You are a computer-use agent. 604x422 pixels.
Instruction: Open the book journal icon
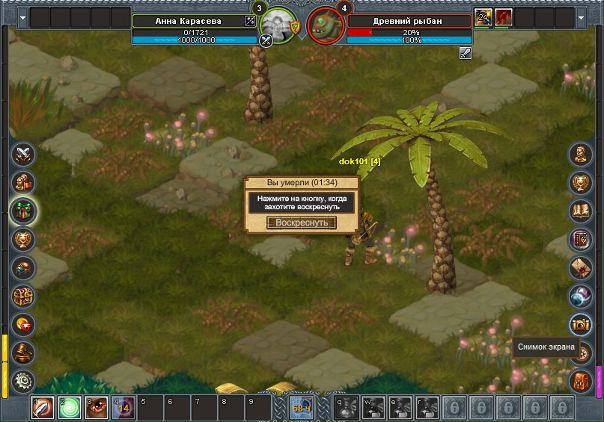click(x=581, y=211)
